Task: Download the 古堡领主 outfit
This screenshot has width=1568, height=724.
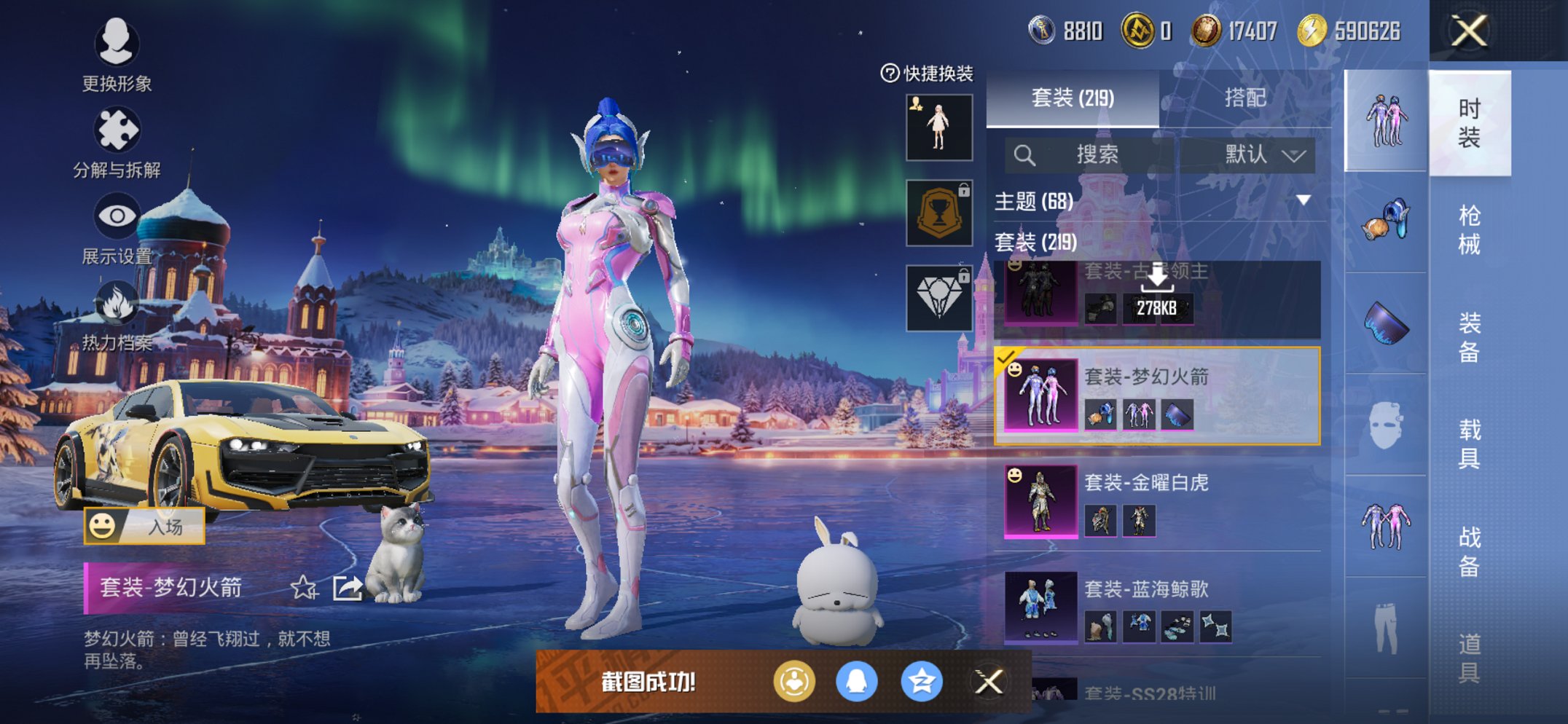Action: (1157, 291)
